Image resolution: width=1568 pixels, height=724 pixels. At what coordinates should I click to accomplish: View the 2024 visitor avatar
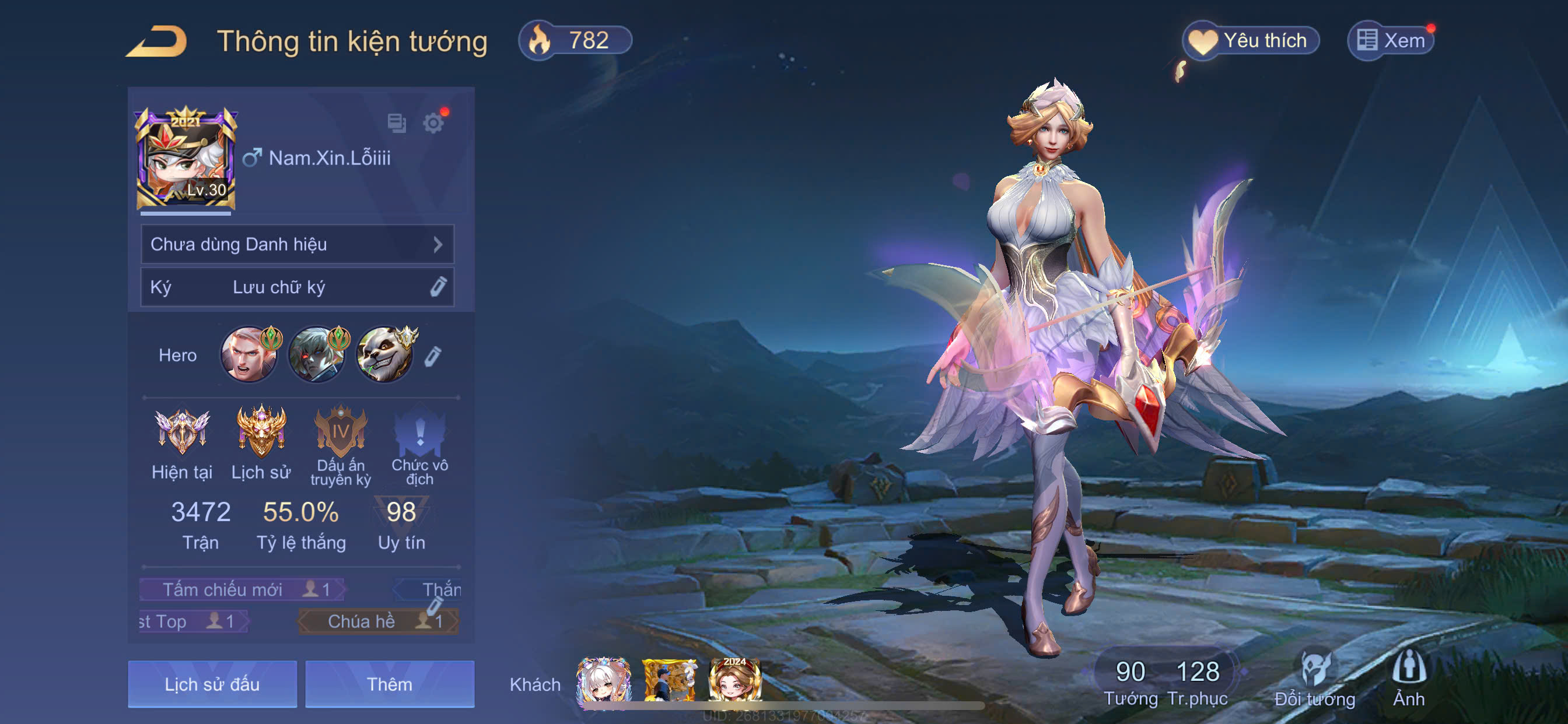click(734, 680)
